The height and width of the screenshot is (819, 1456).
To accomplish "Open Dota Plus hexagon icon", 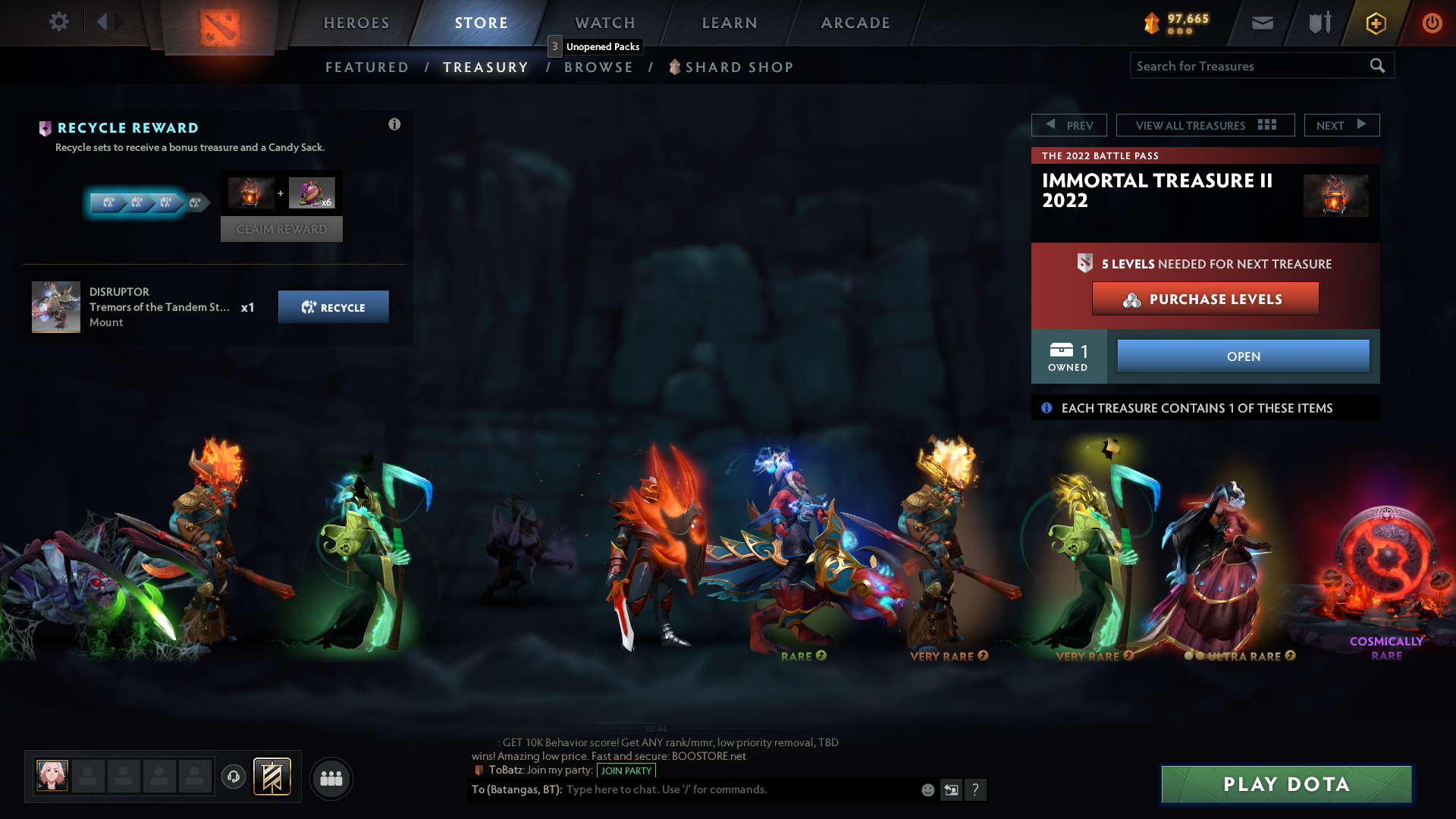I will point(1375,23).
